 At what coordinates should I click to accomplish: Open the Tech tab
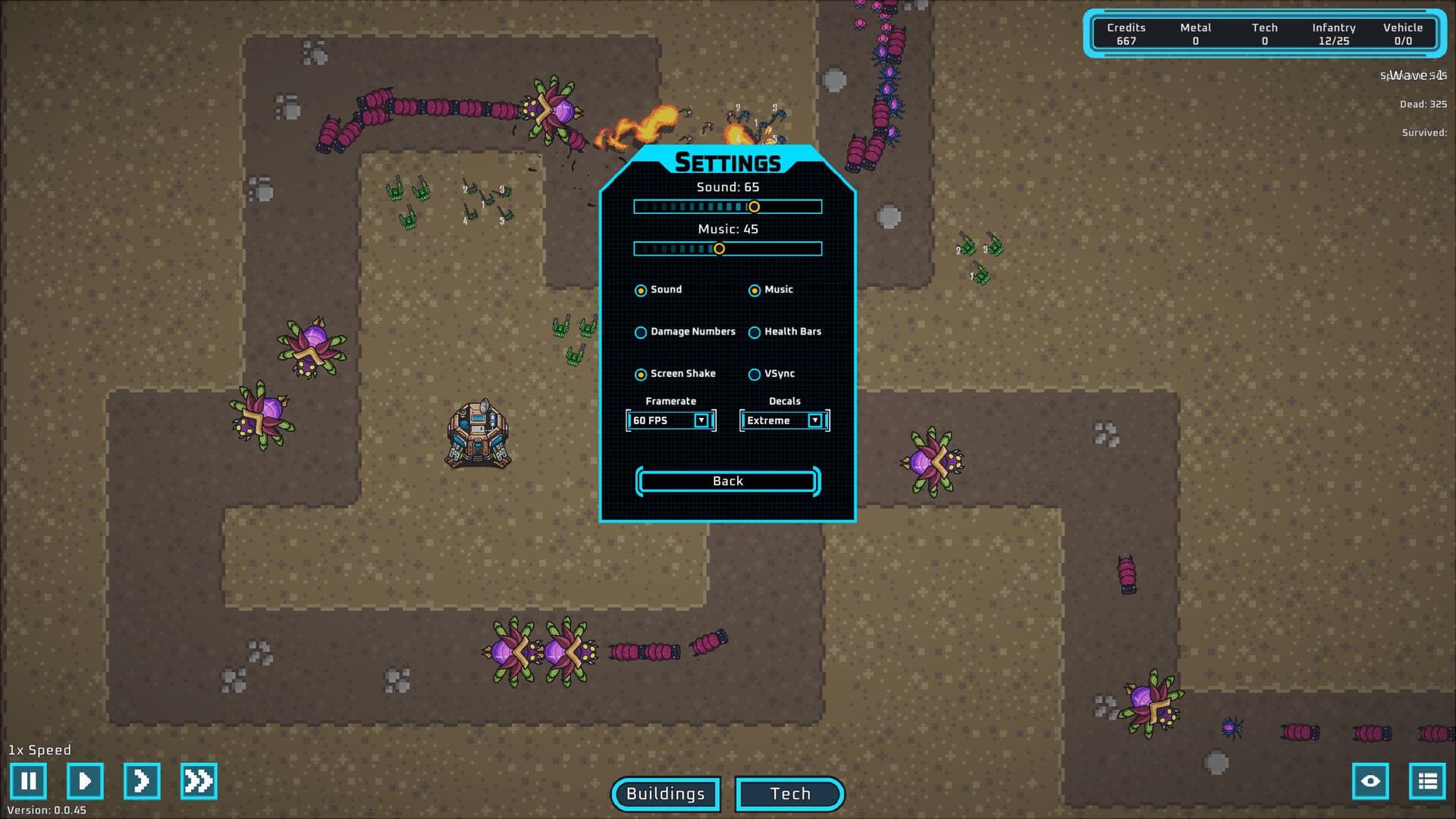[x=789, y=794]
